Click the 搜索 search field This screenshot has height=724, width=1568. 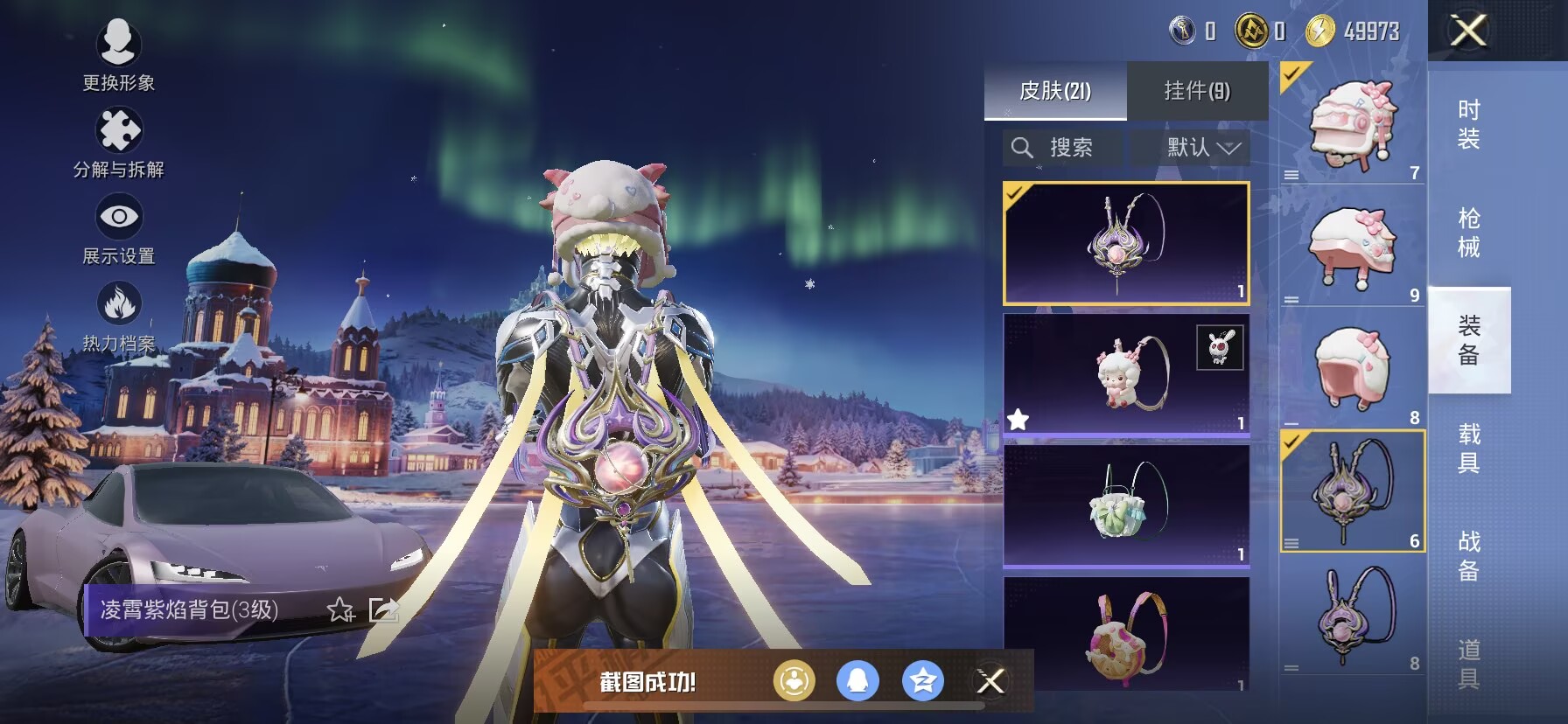click(1063, 148)
